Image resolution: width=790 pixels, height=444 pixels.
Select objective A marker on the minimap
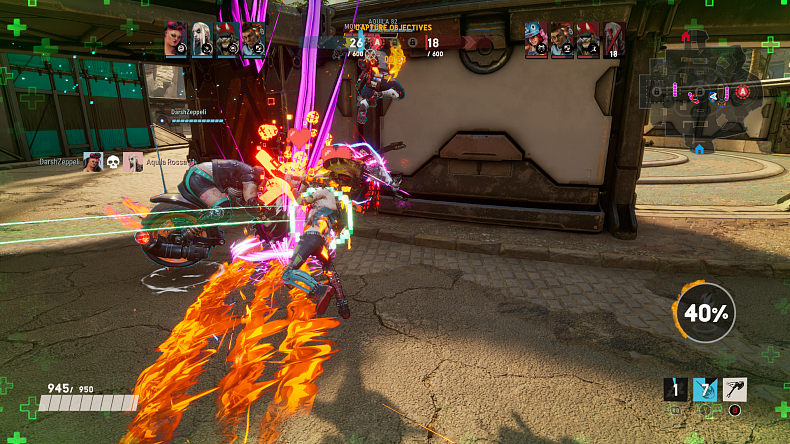(x=743, y=92)
